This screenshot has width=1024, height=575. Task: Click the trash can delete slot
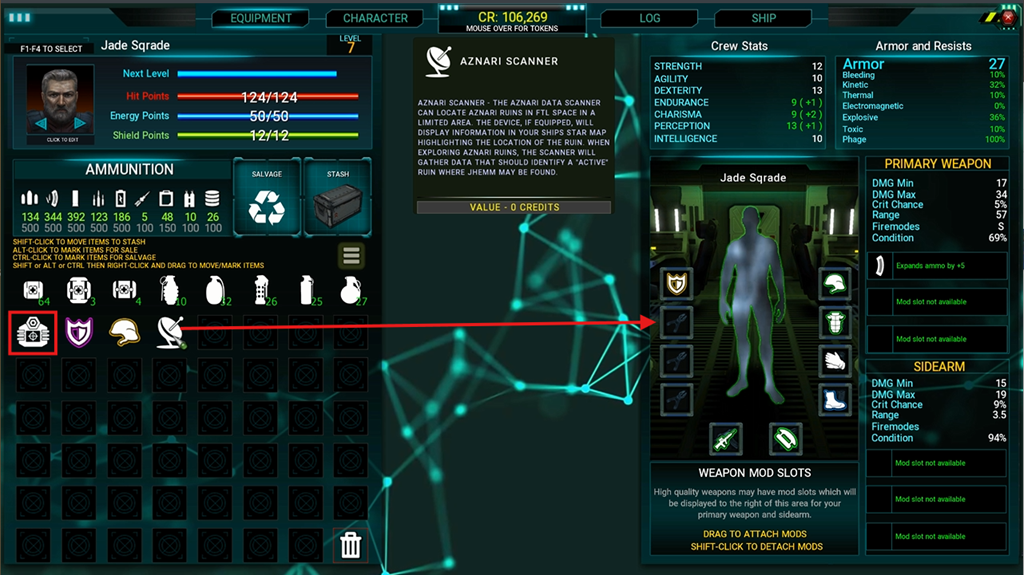click(351, 545)
